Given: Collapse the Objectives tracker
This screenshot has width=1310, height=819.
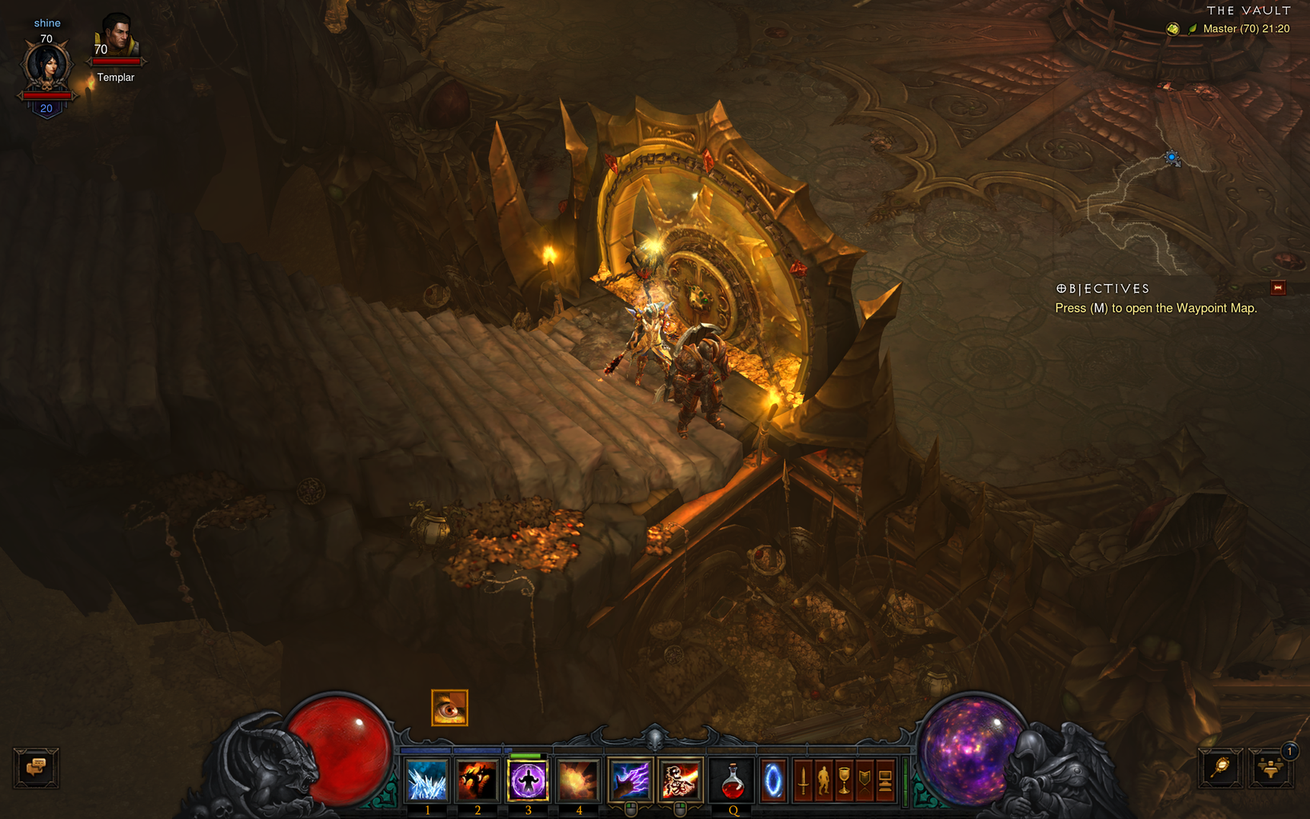Looking at the screenshot, I should coord(1278,288).
